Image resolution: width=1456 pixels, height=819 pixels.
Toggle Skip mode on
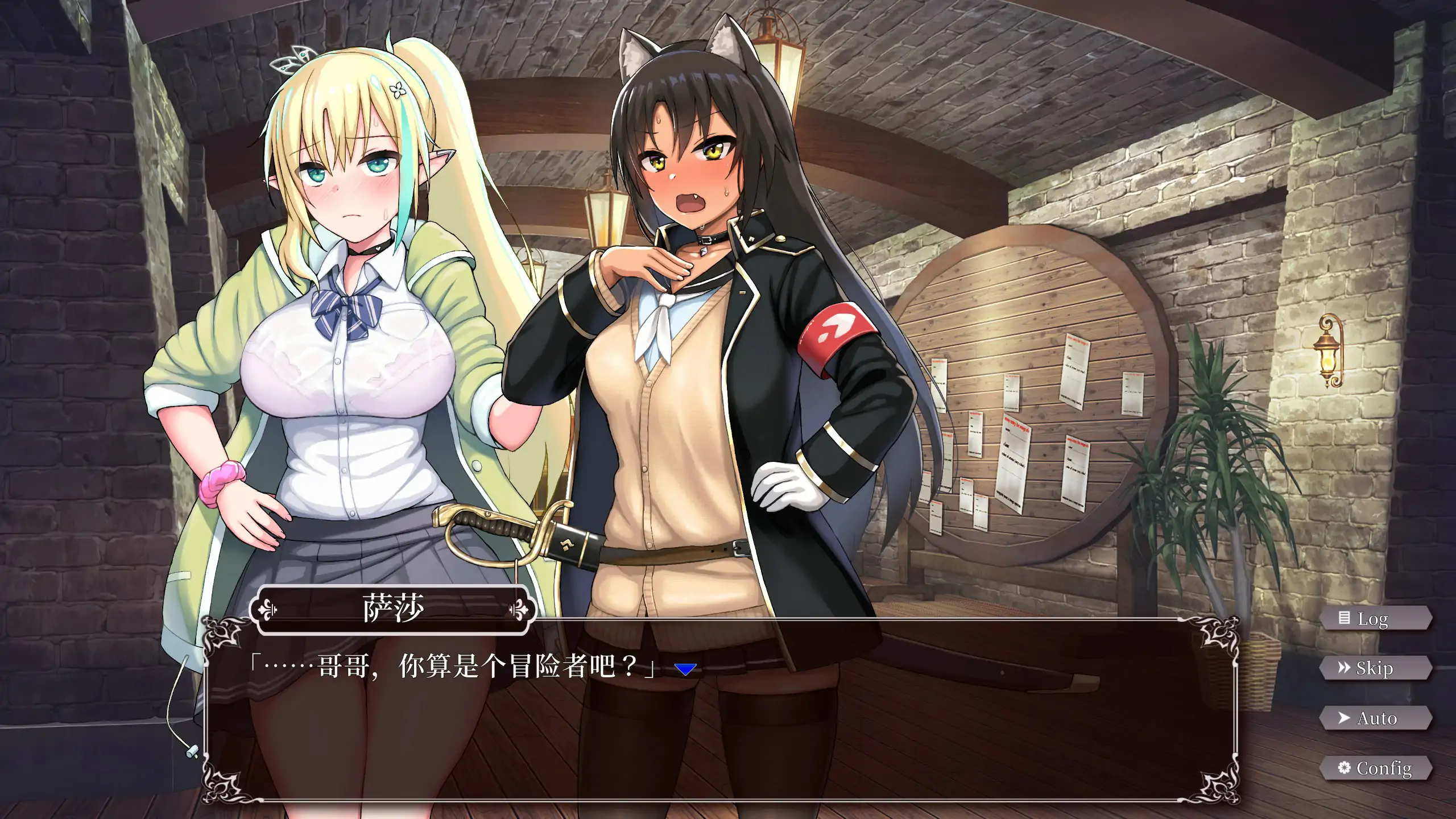tap(1376, 668)
